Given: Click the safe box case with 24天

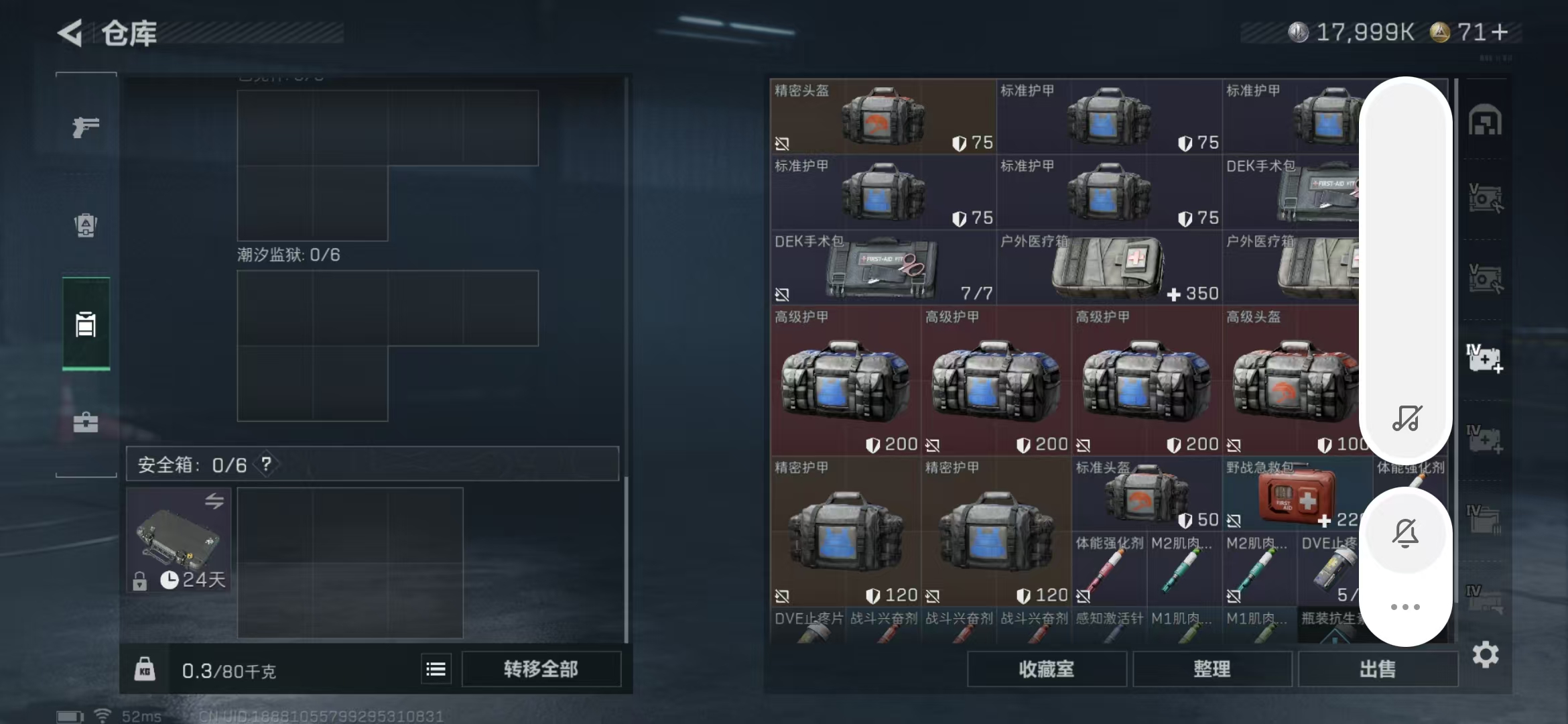Looking at the screenshot, I should coord(178,539).
